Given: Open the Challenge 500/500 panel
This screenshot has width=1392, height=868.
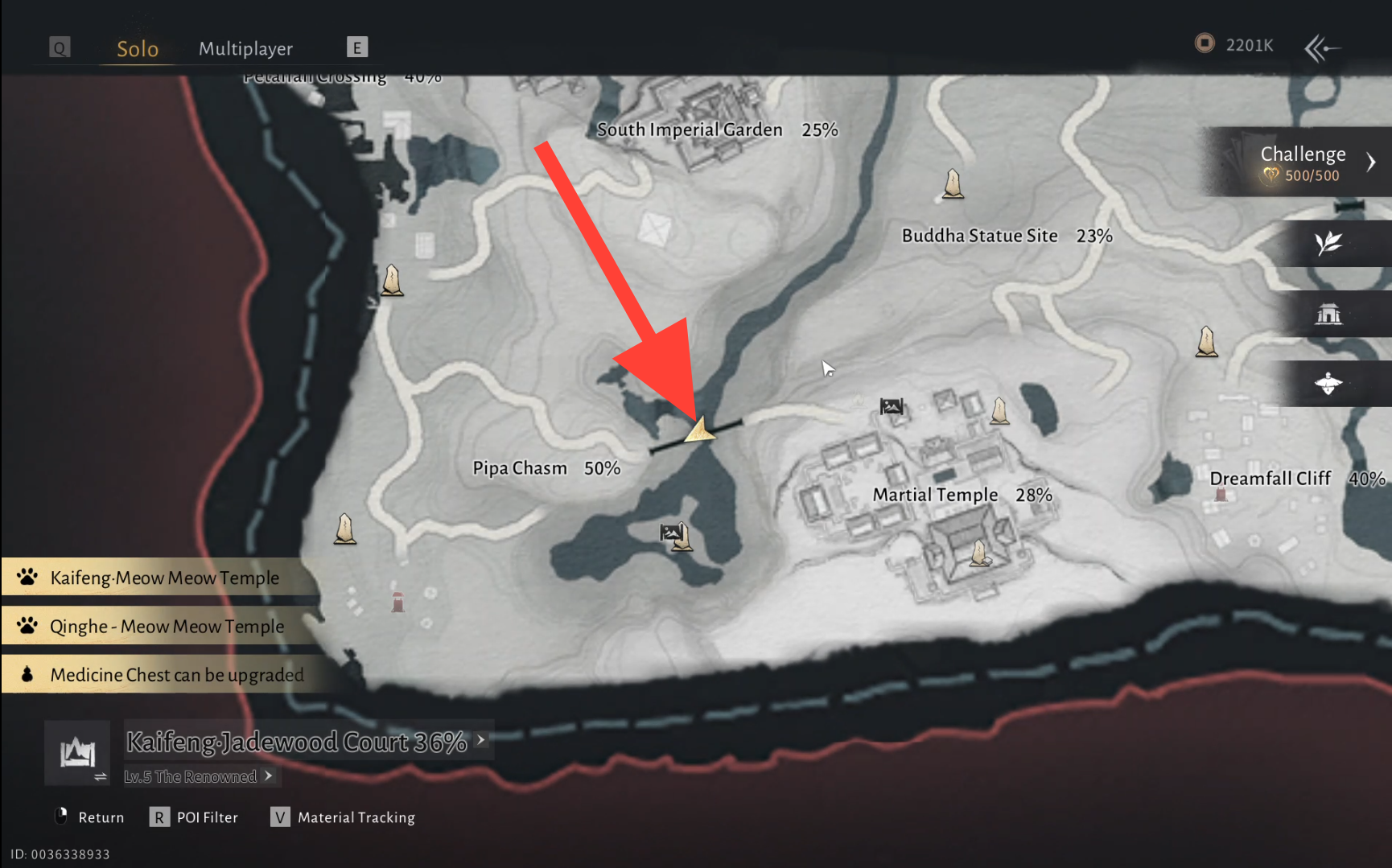Looking at the screenshot, I should click(1303, 162).
